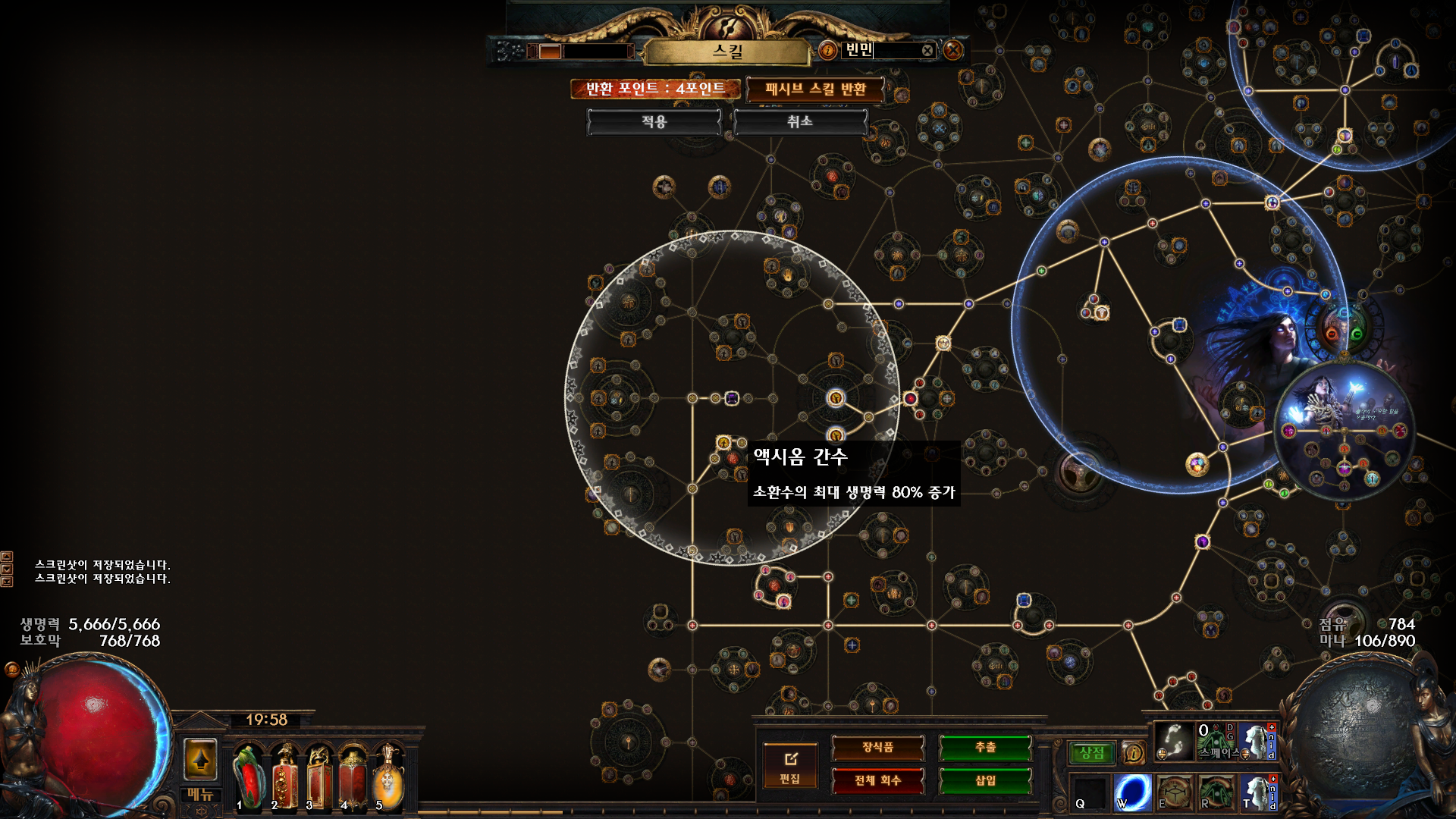
Task: Click the red 전체 회수 button
Action: point(877,780)
